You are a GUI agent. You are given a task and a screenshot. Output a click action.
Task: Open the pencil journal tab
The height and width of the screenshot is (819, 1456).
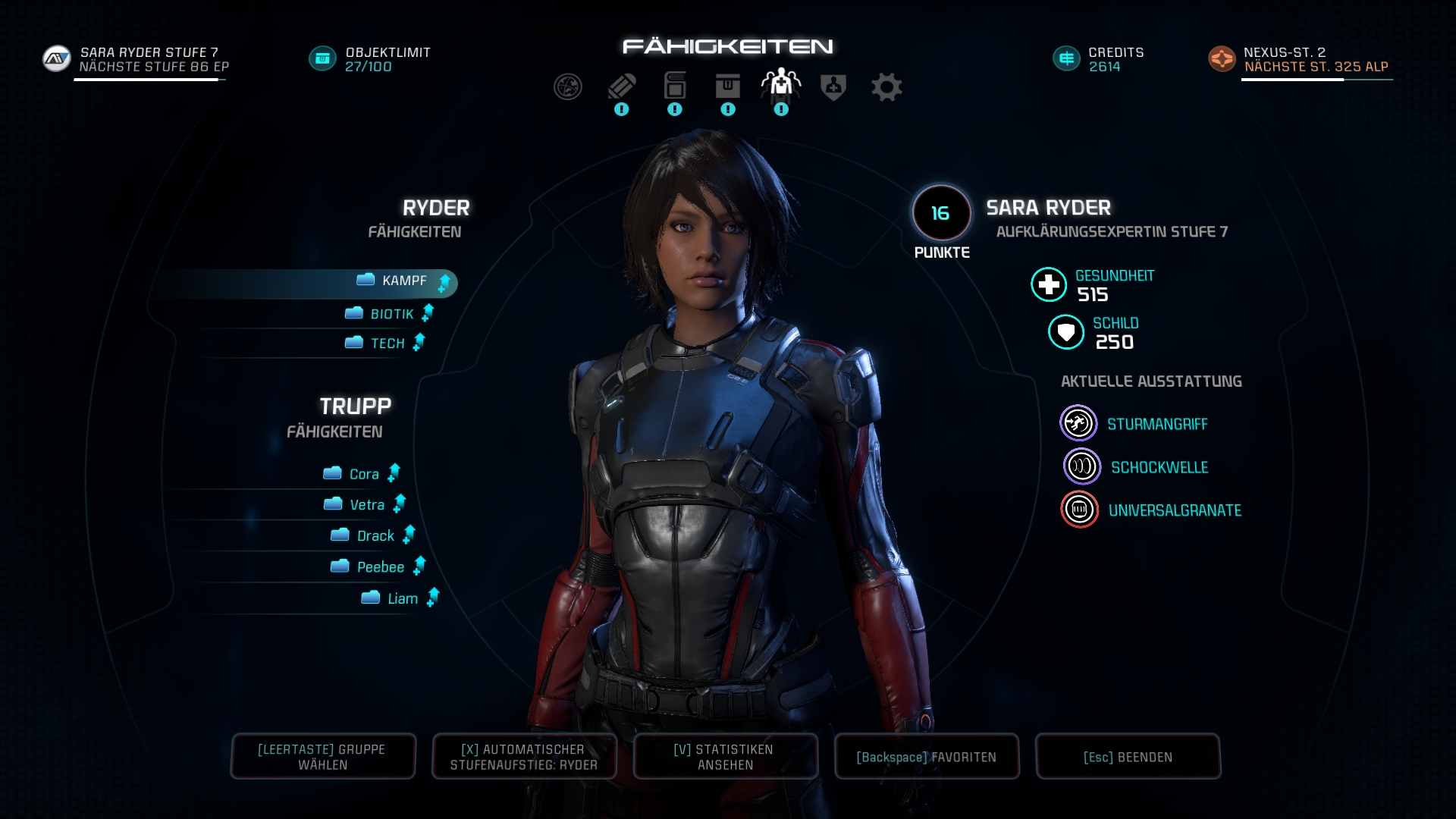click(x=621, y=87)
